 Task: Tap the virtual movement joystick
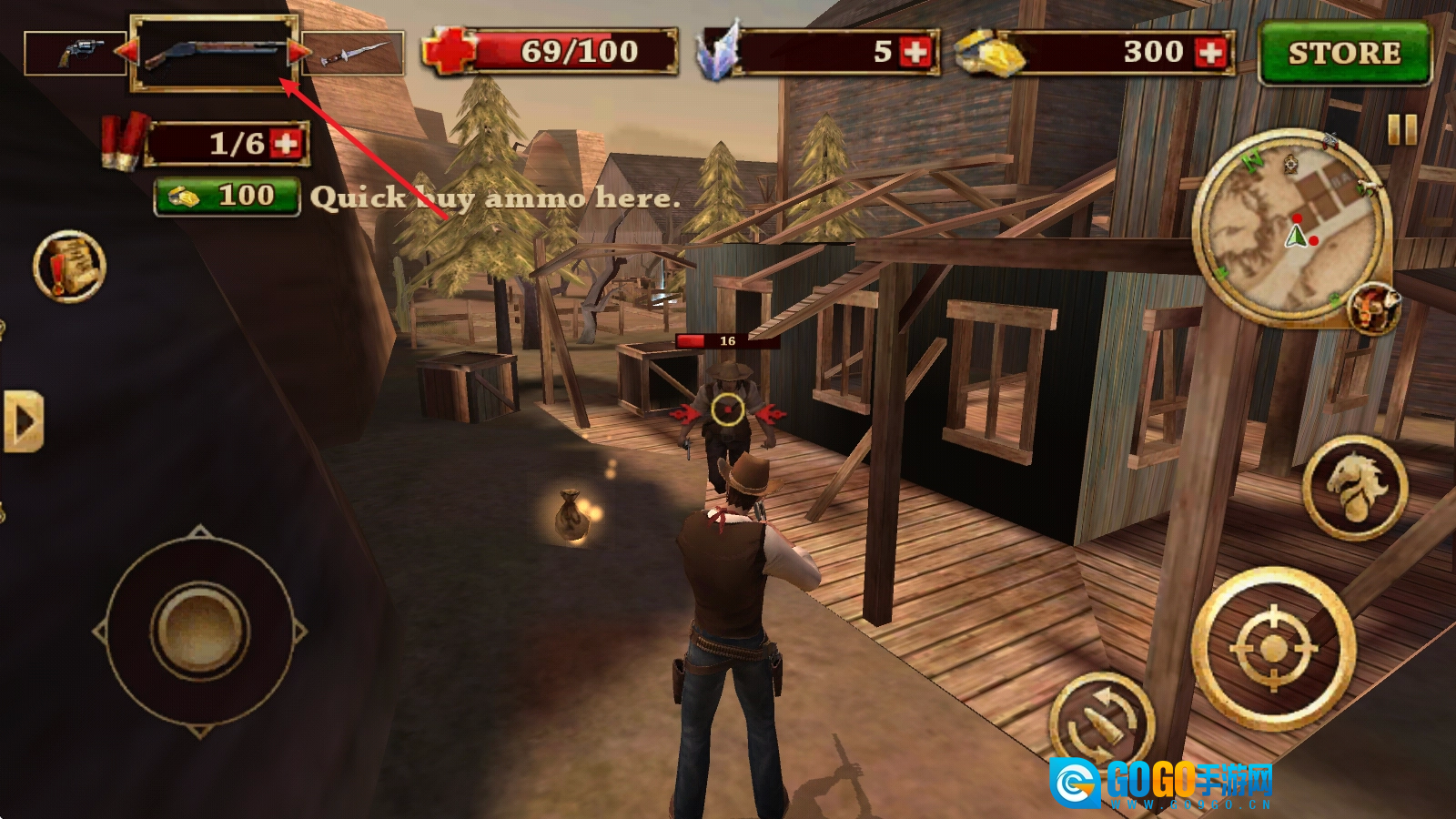pyautogui.click(x=200, y=630)
